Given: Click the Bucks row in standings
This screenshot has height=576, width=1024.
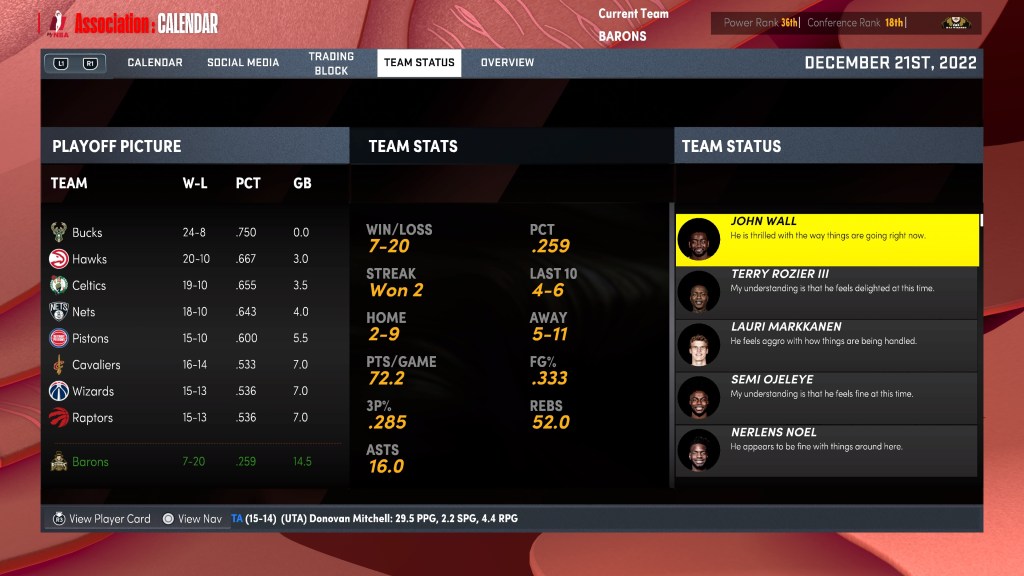Looking at the screenshot, I should [190, 232].
